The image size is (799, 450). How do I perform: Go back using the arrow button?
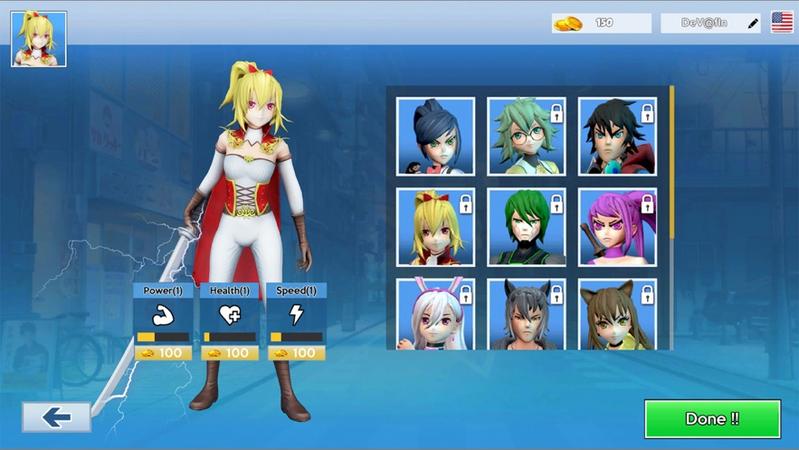(57, 417)
